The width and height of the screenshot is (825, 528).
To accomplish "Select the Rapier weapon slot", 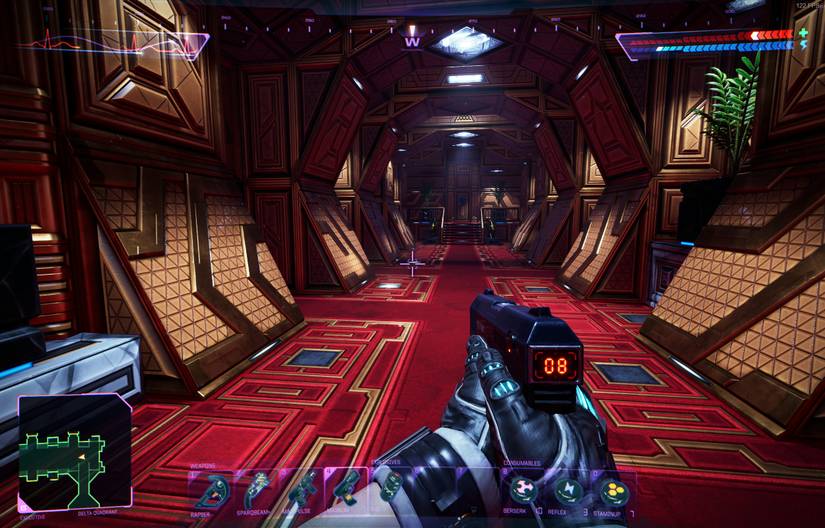I will coord(212,488).
